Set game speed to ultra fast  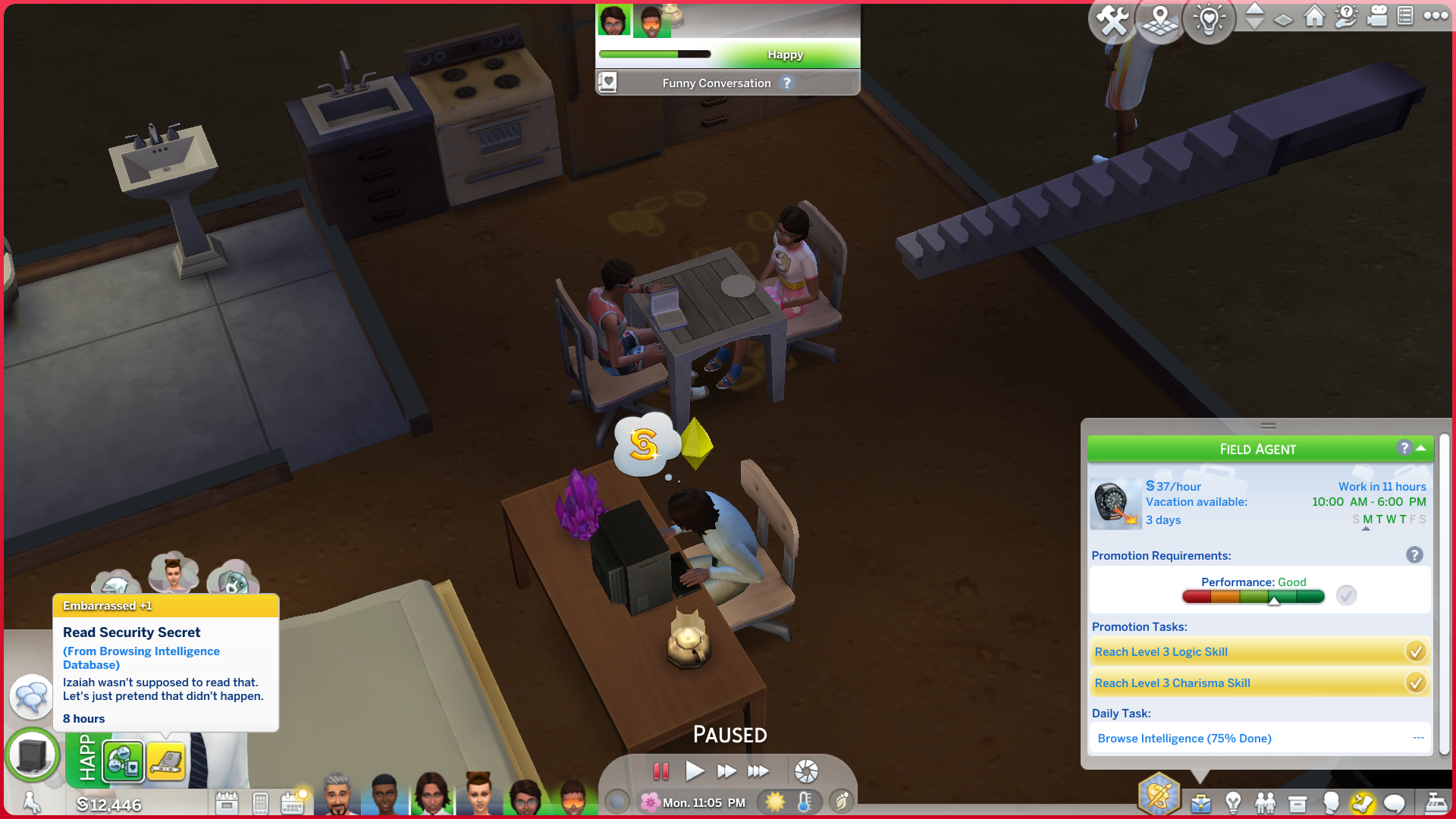click(x=758, y=771)
